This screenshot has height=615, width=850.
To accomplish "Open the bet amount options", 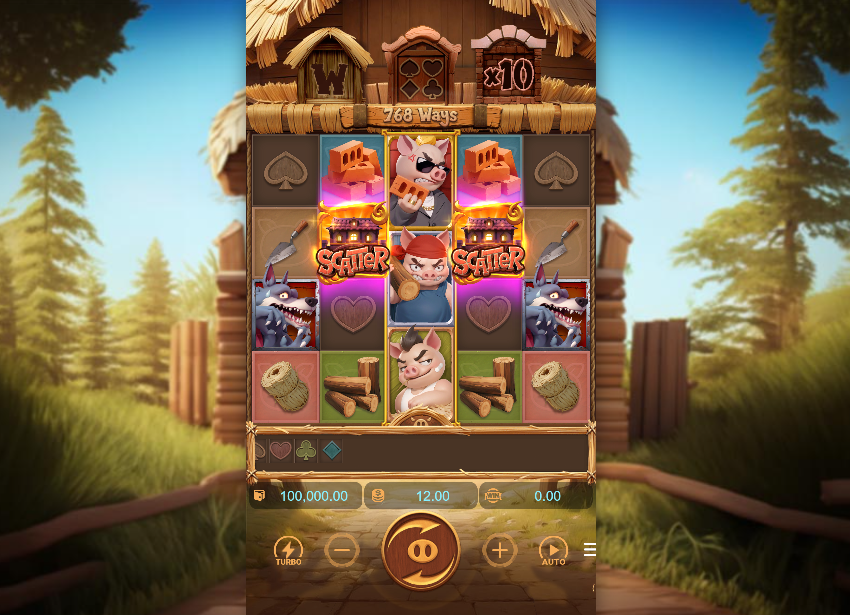I will pyautogui.click(x=421, y=496).
